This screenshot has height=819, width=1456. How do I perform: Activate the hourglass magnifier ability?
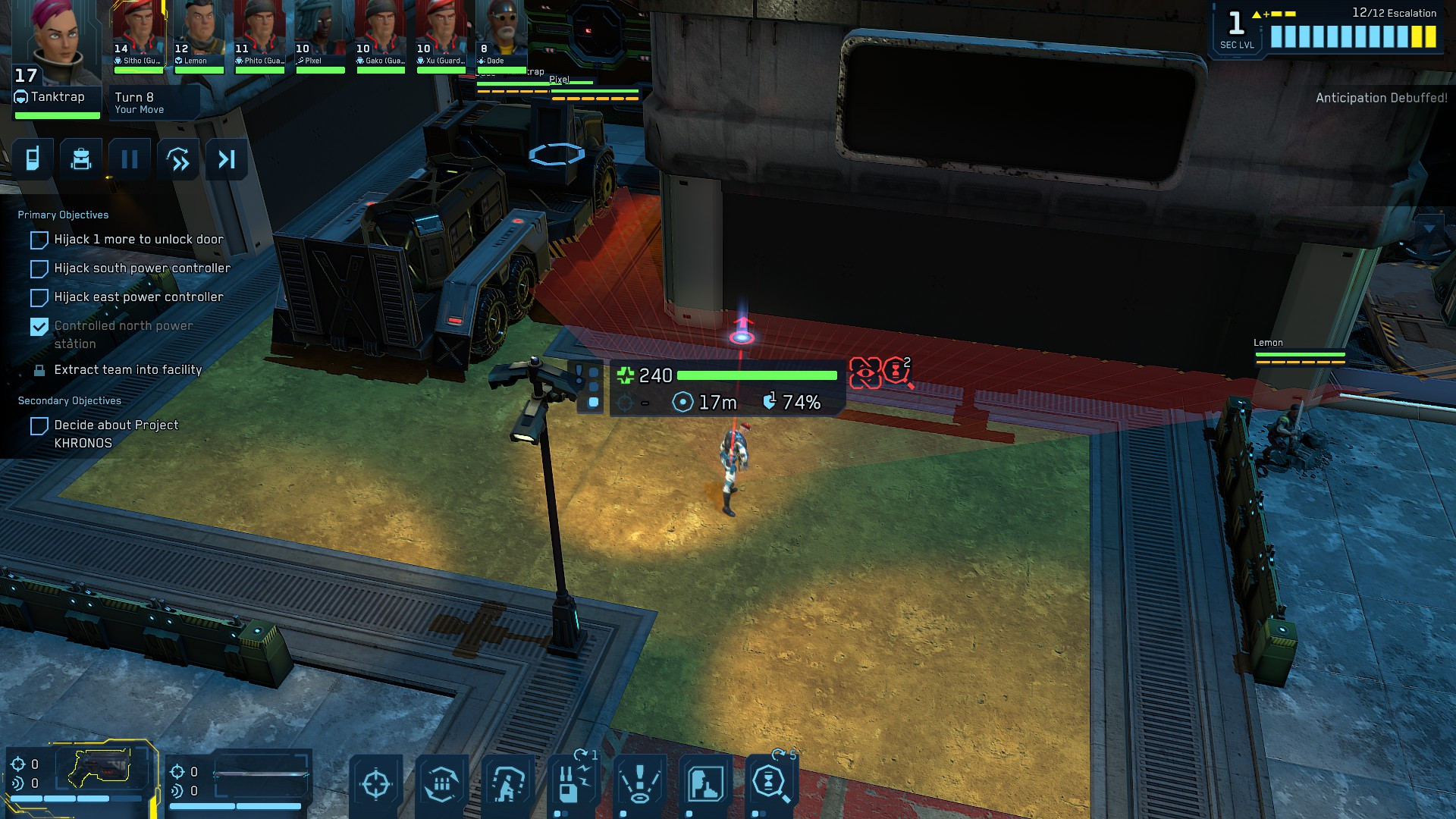pyautogui.click(x=770, y=783)
